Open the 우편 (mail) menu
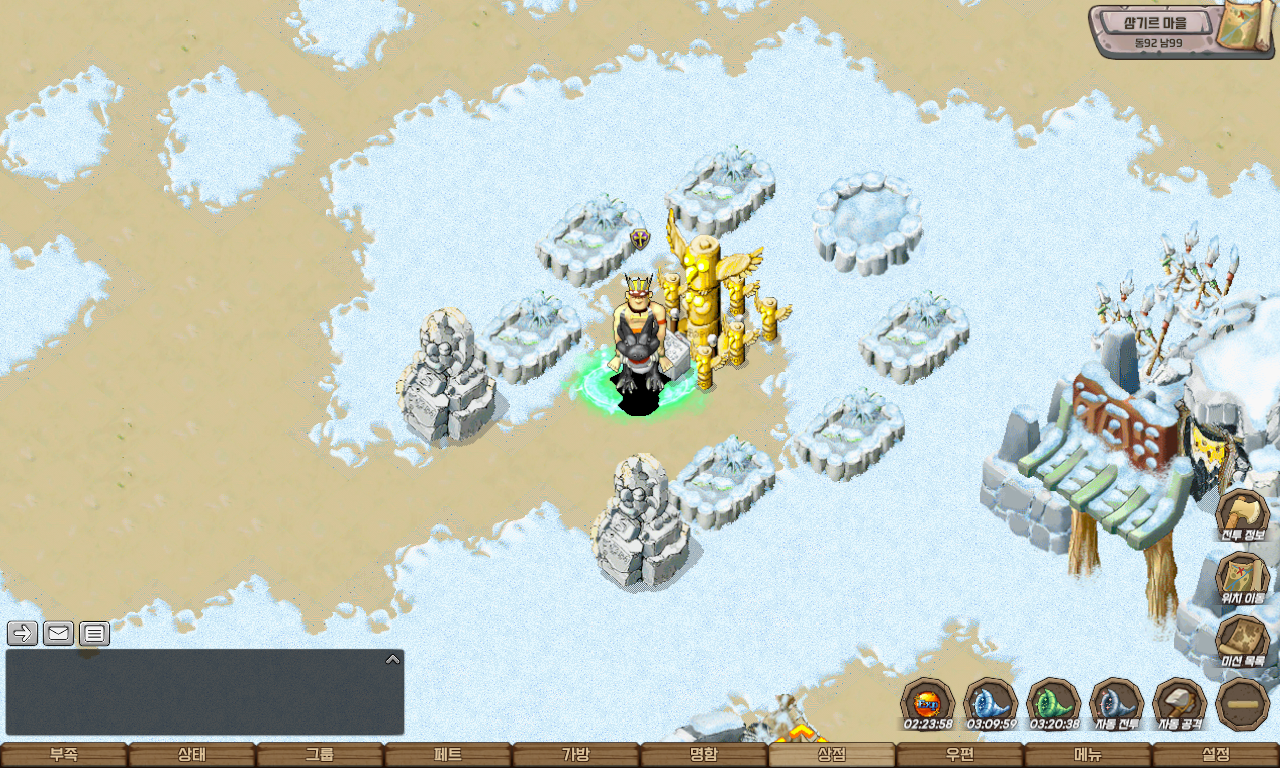The width and height of the screenshot is (1280, 768). (x=960, y=755)
